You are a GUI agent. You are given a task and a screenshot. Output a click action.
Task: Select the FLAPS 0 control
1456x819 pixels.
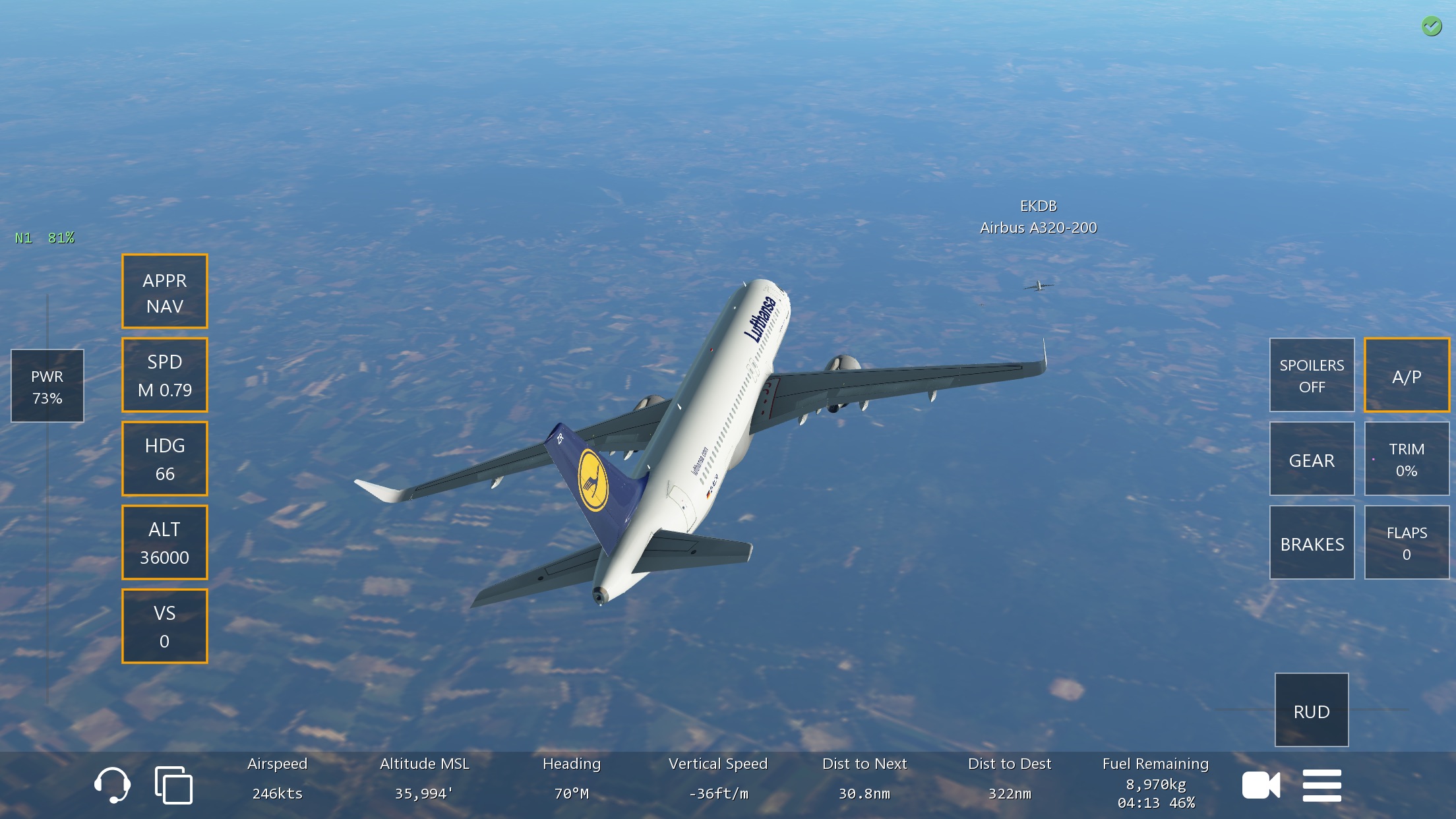point(1406,543)
